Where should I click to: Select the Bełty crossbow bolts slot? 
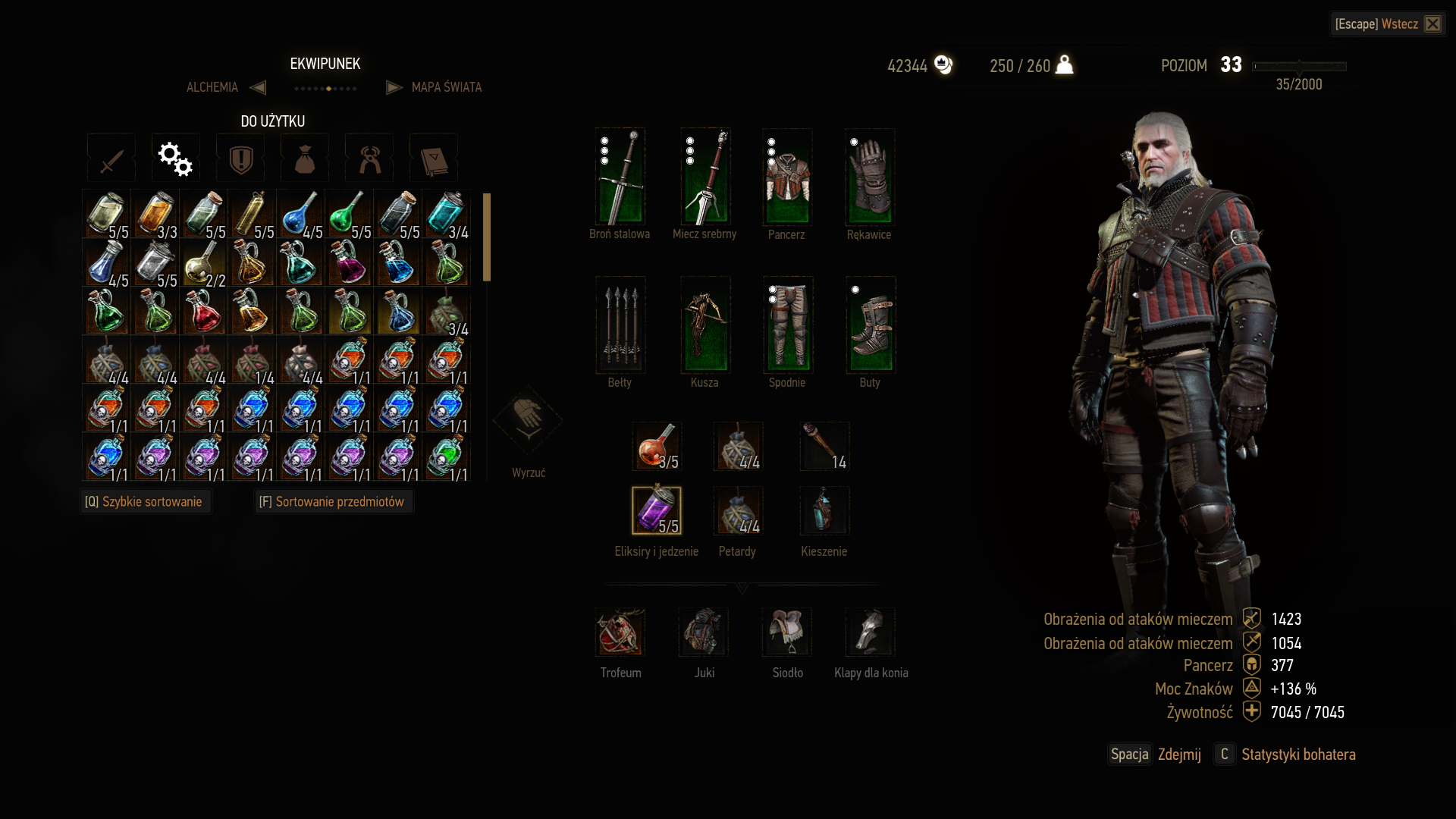pyautogui.click(x=620, y=325)
